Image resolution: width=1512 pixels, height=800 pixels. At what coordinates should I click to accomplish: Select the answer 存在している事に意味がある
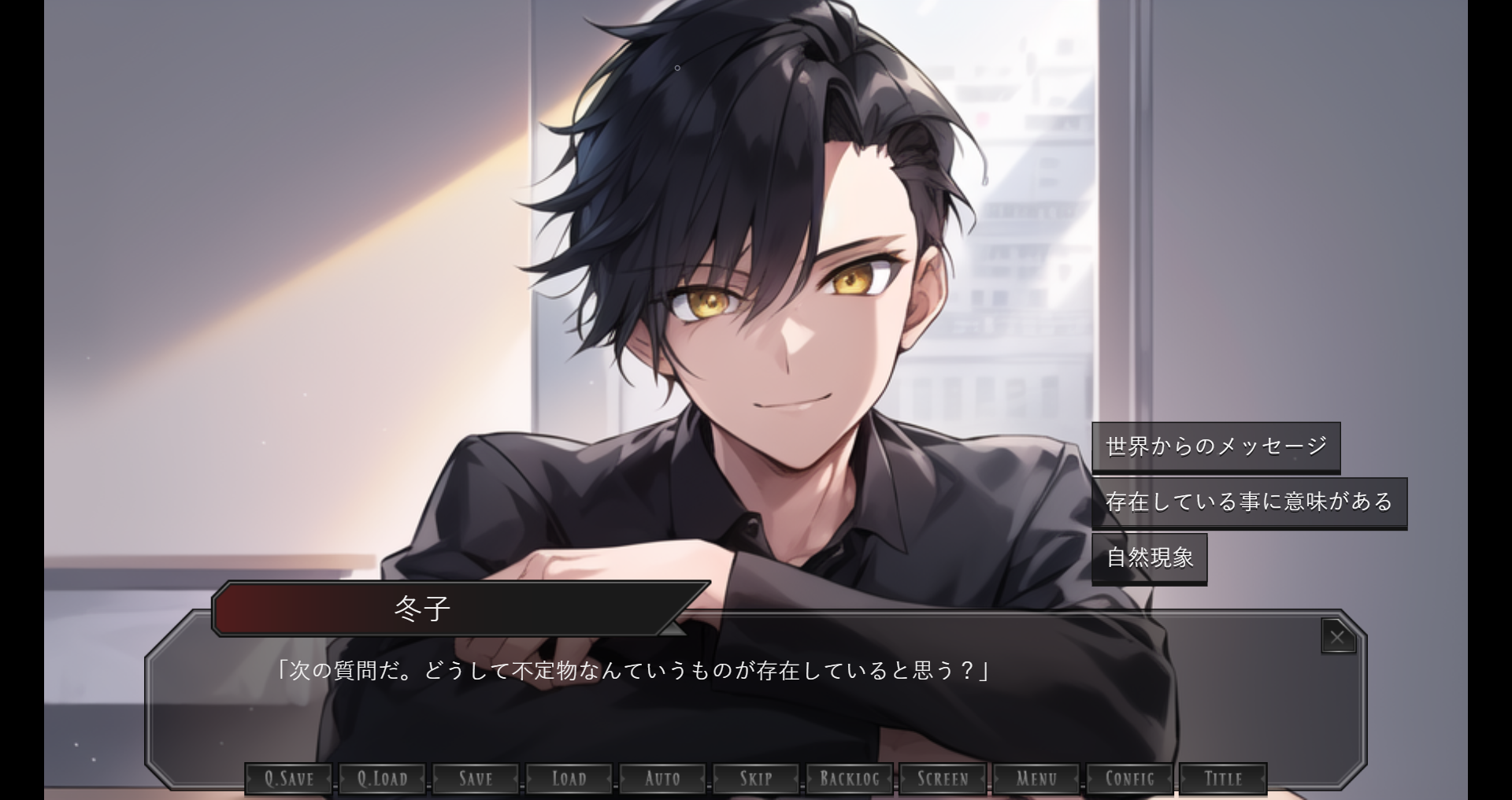[x=1248, y=502]
